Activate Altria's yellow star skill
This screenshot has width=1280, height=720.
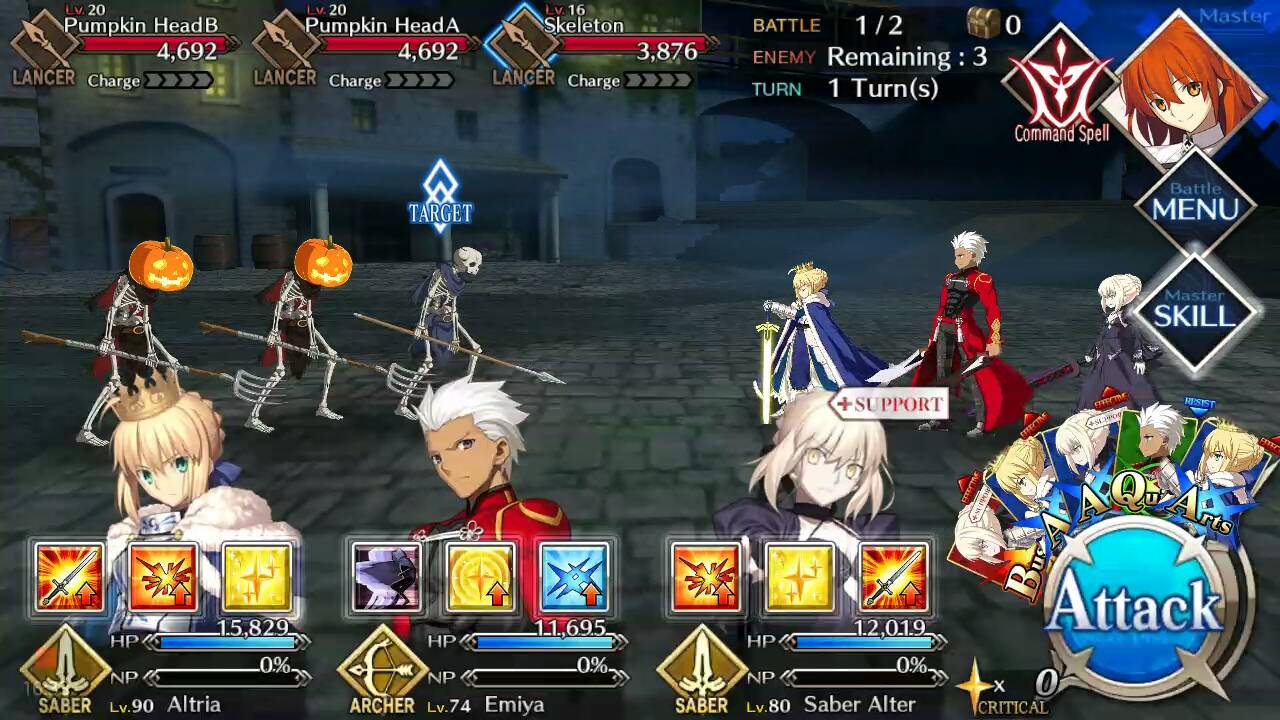pos(257,577)
